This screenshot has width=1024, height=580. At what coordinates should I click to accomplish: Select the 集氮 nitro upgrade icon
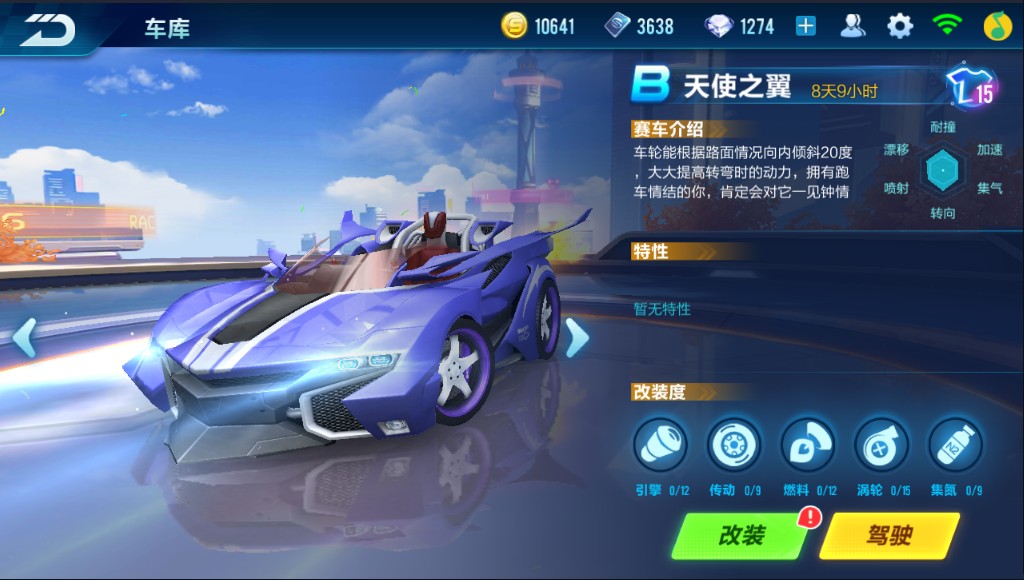[x=955, y=445]
